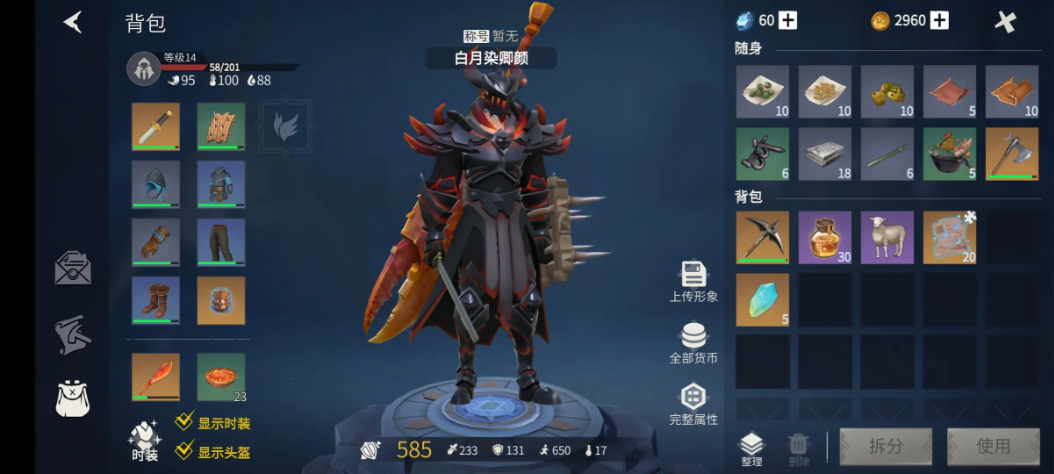Select the axe in the quick-carry row

click(x=1011, y=154)
